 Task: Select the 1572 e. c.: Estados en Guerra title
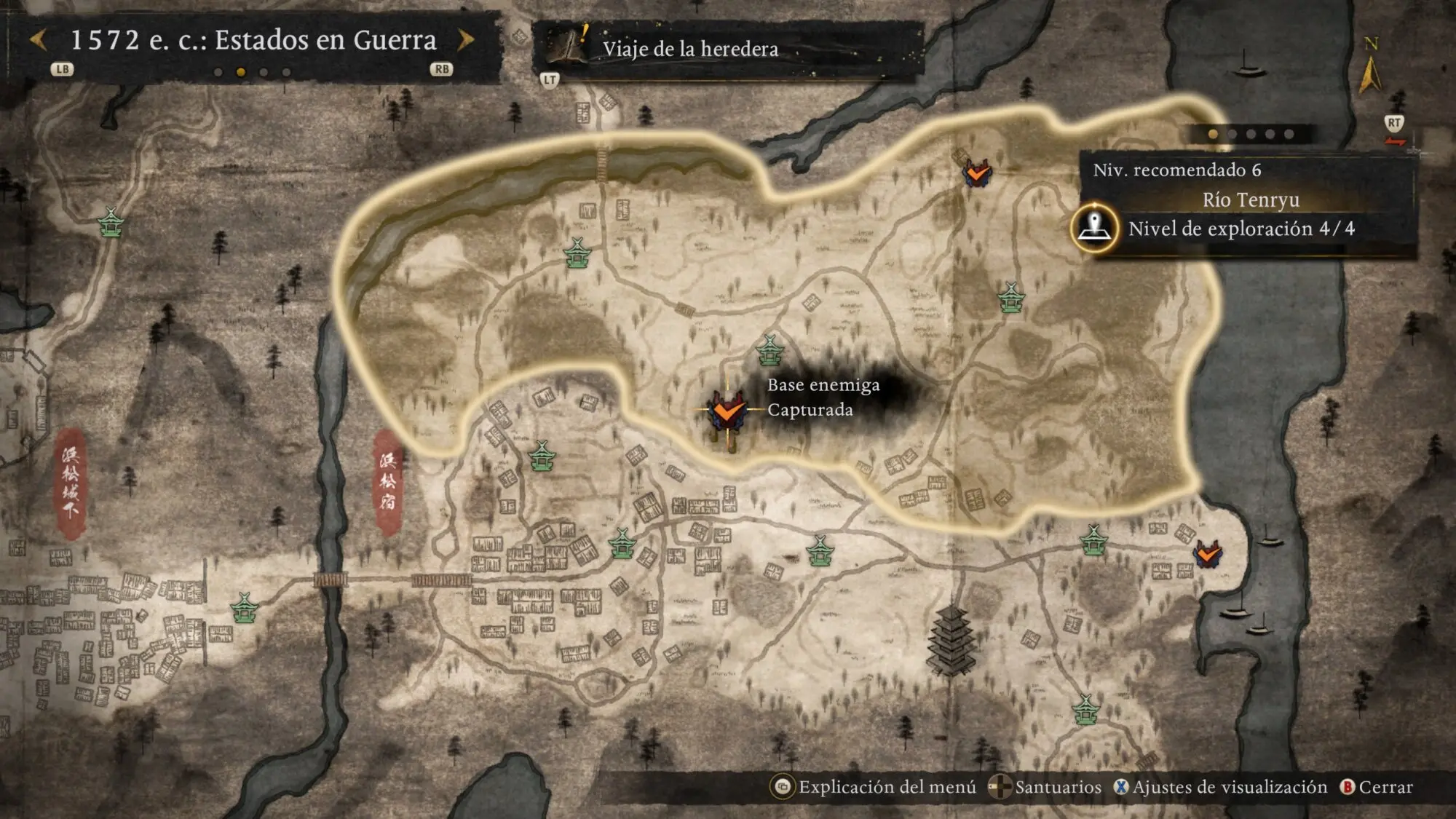click(253, 40)
